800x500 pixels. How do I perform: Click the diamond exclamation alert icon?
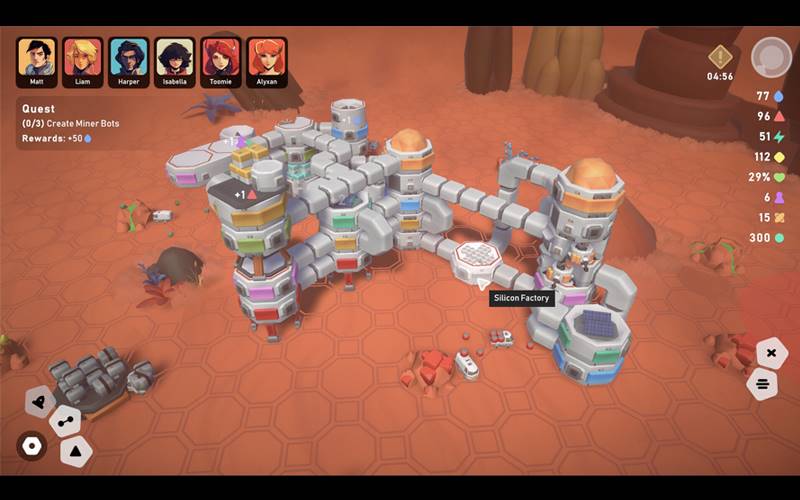click(720, 57)
